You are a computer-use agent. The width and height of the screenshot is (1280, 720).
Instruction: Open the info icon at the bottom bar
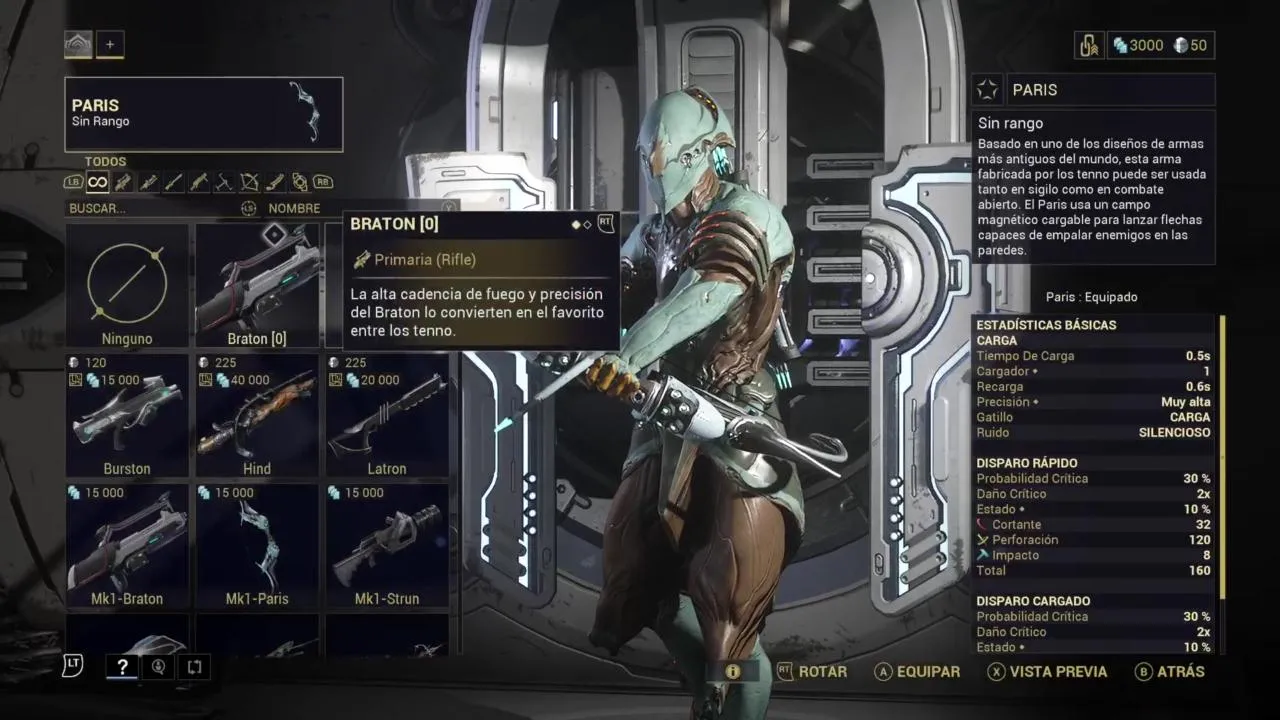(733, 672)
